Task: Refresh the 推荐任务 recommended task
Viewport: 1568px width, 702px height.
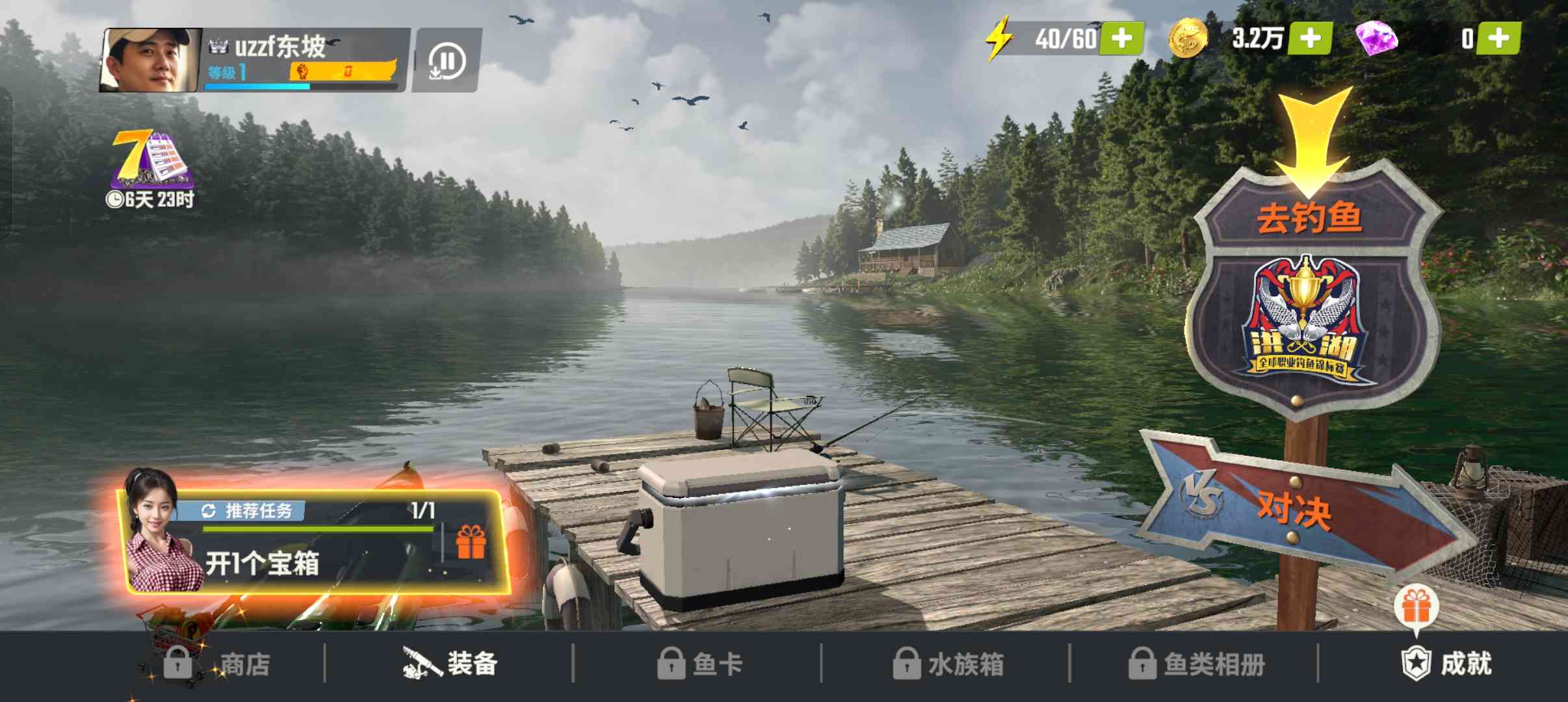Action: 209,512
